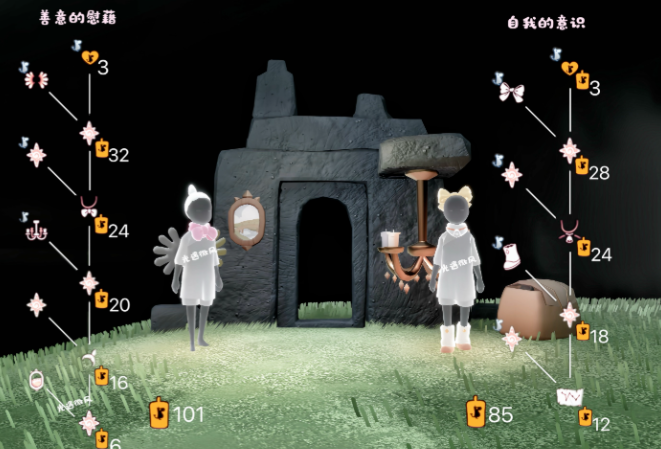Unlock the star node costing 32 candles
Screen dimensions: 661x449
click(89, 132)
